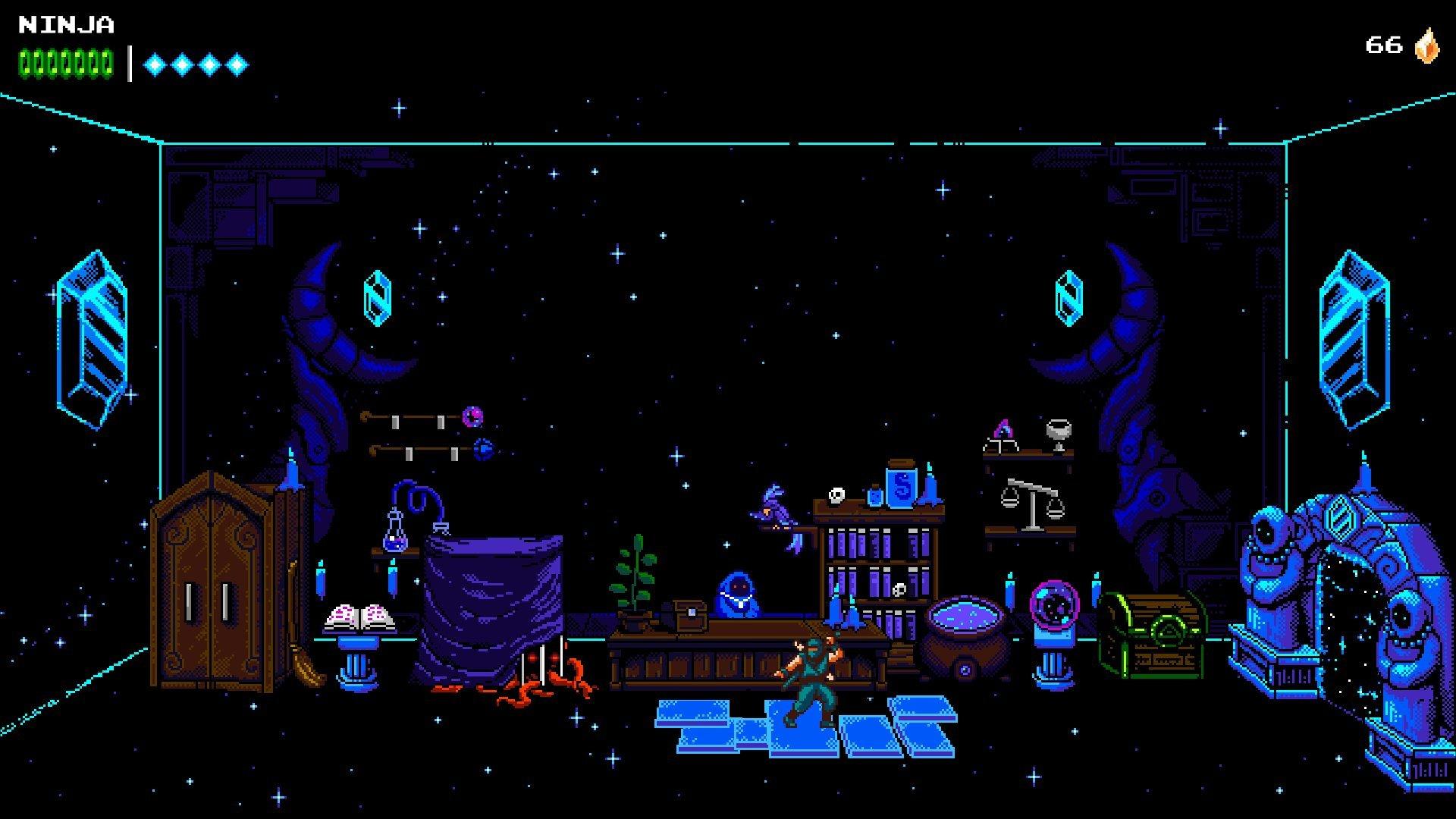Expand the curtained covered object
This screenshot has width=1456, height=819.
pyautogui.click(x=493, y=599)
